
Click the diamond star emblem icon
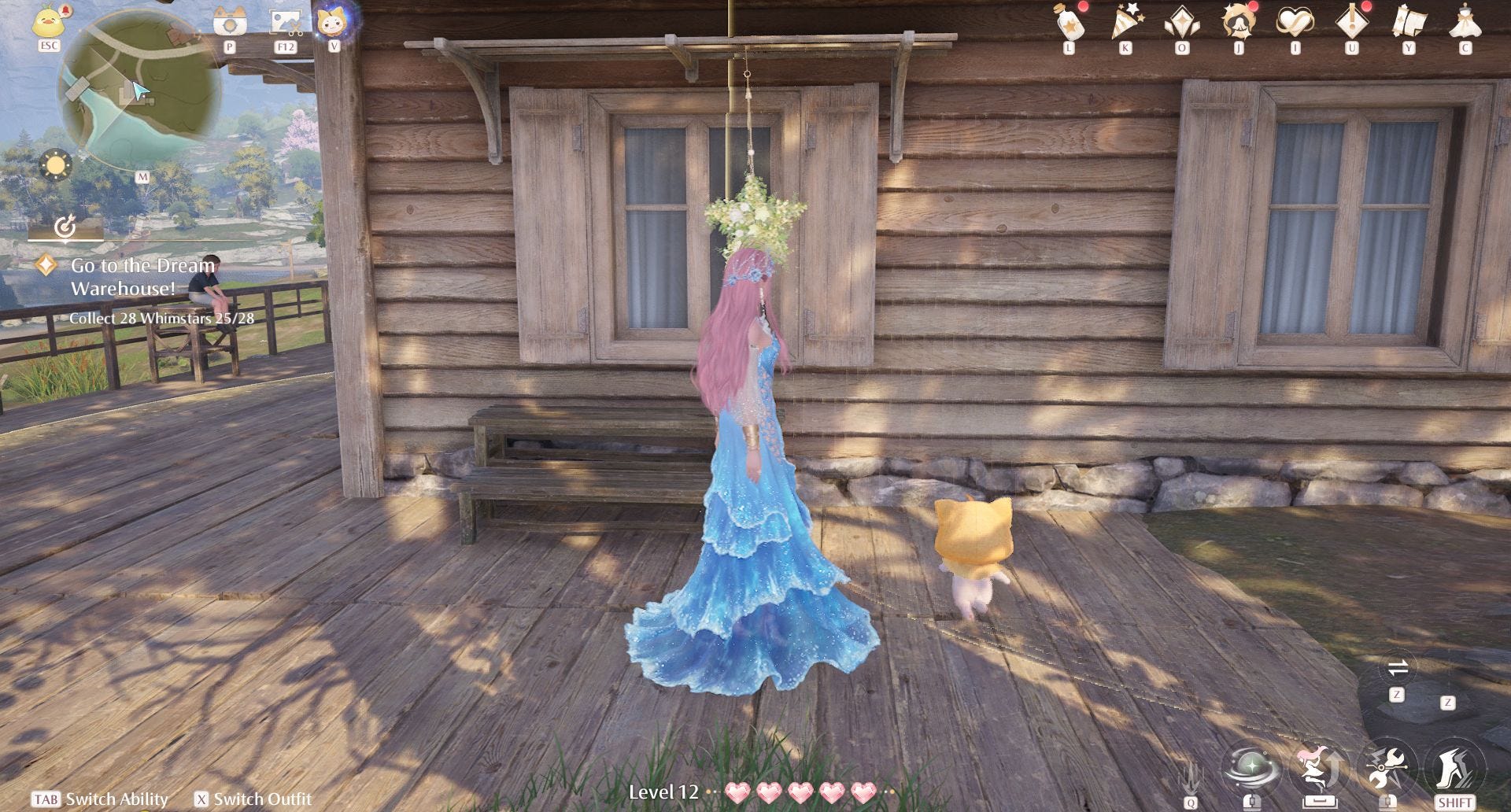[x=1182, y=22]
